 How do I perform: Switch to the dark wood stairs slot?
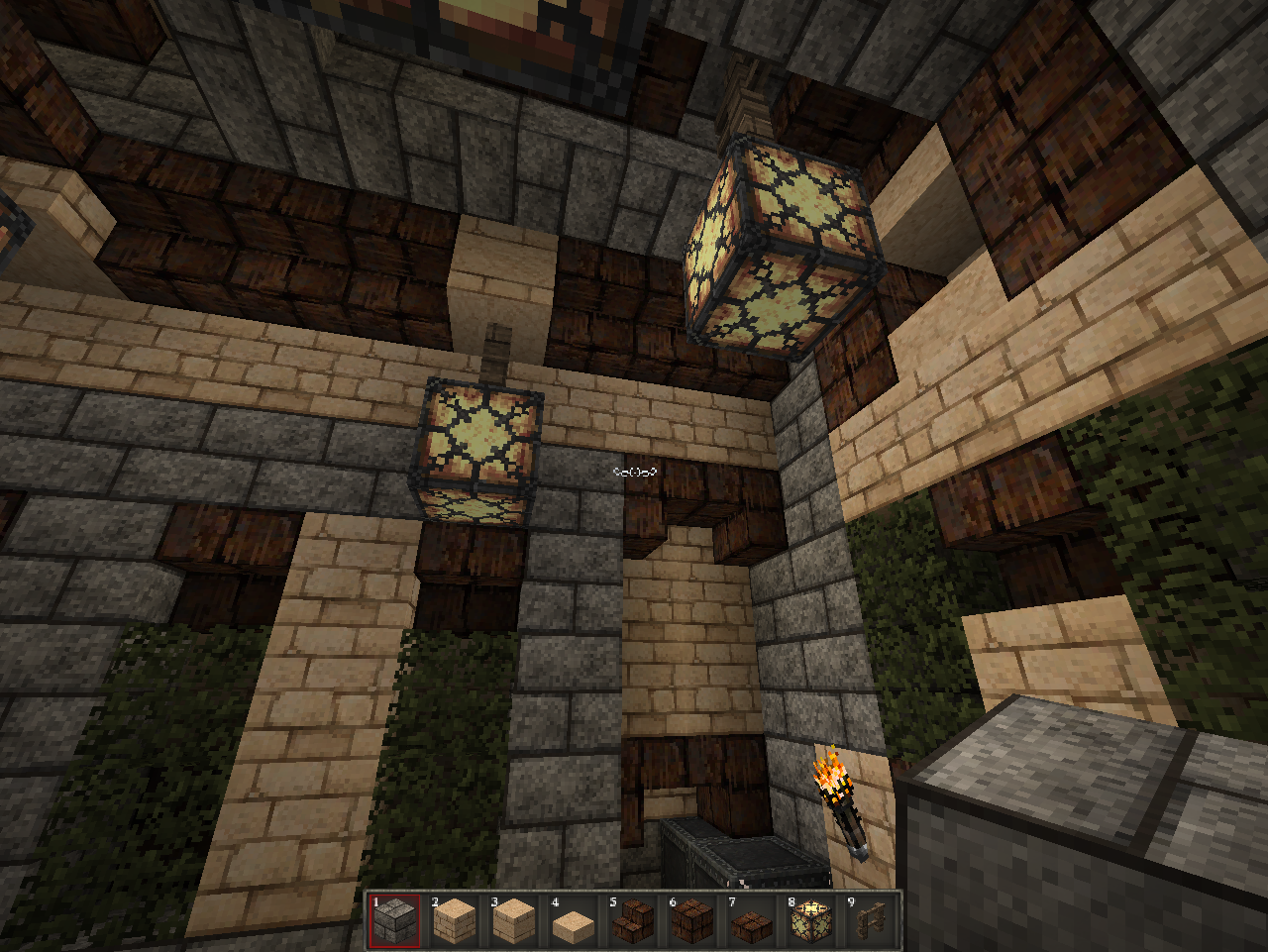[x=632, y=920]
